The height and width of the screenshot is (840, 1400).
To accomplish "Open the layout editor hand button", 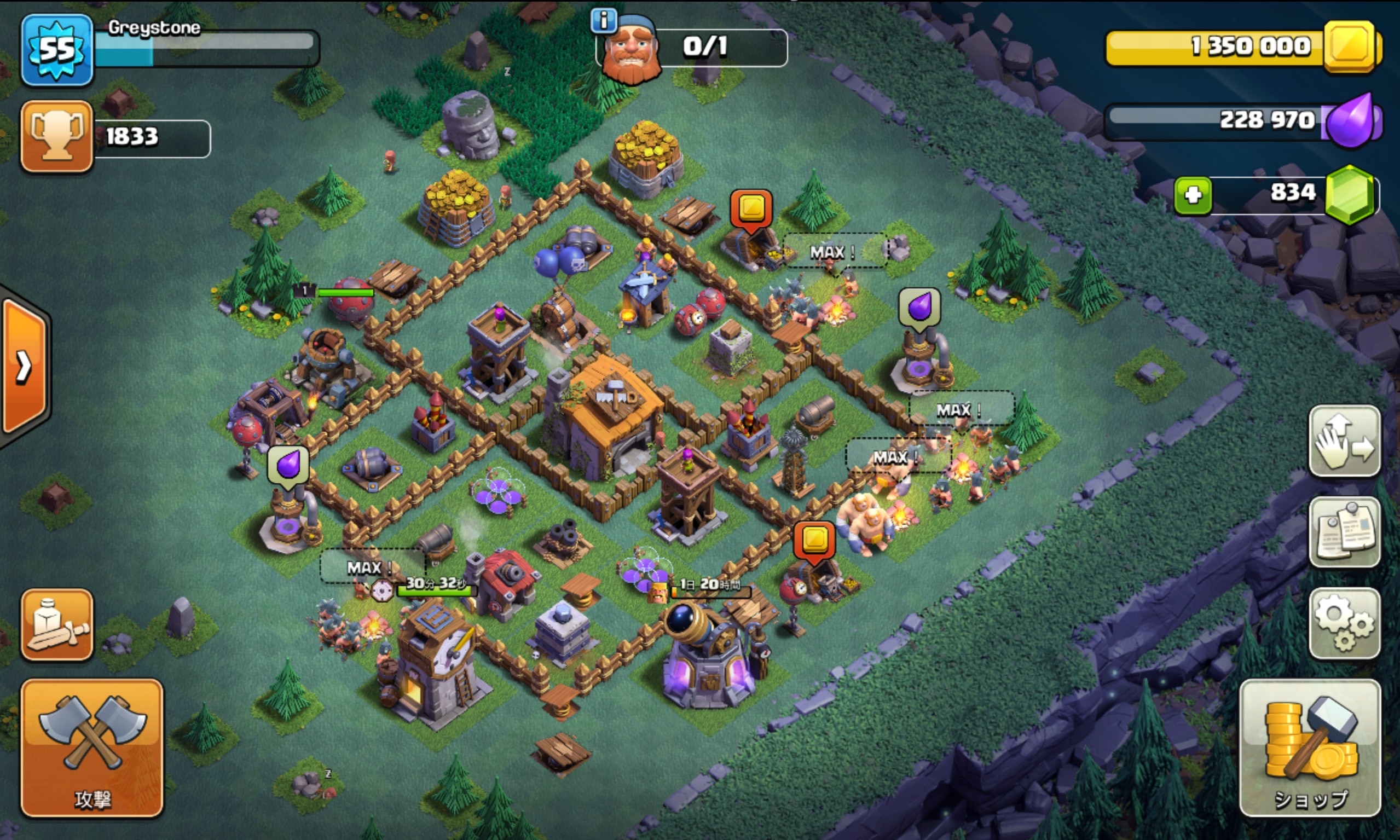I will (1344, 441).
